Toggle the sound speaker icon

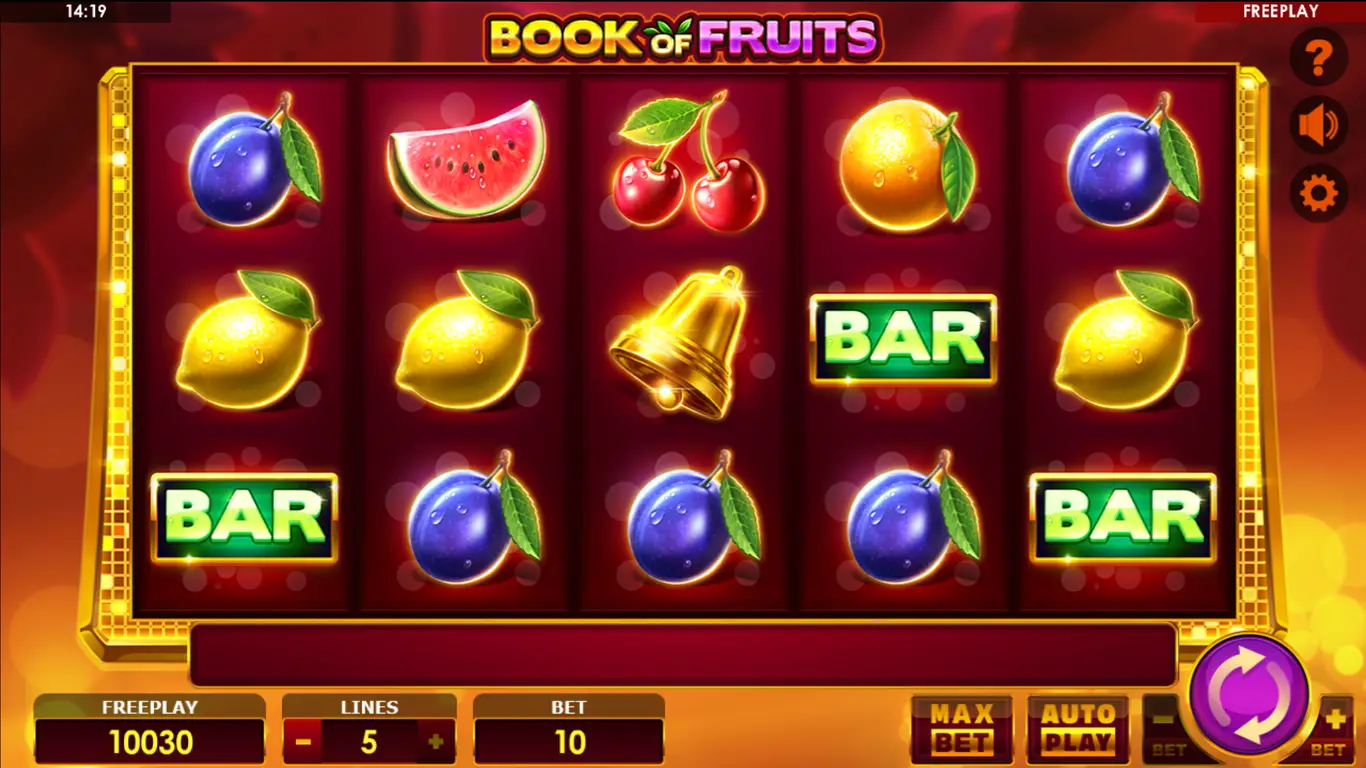pos(1318,126)
